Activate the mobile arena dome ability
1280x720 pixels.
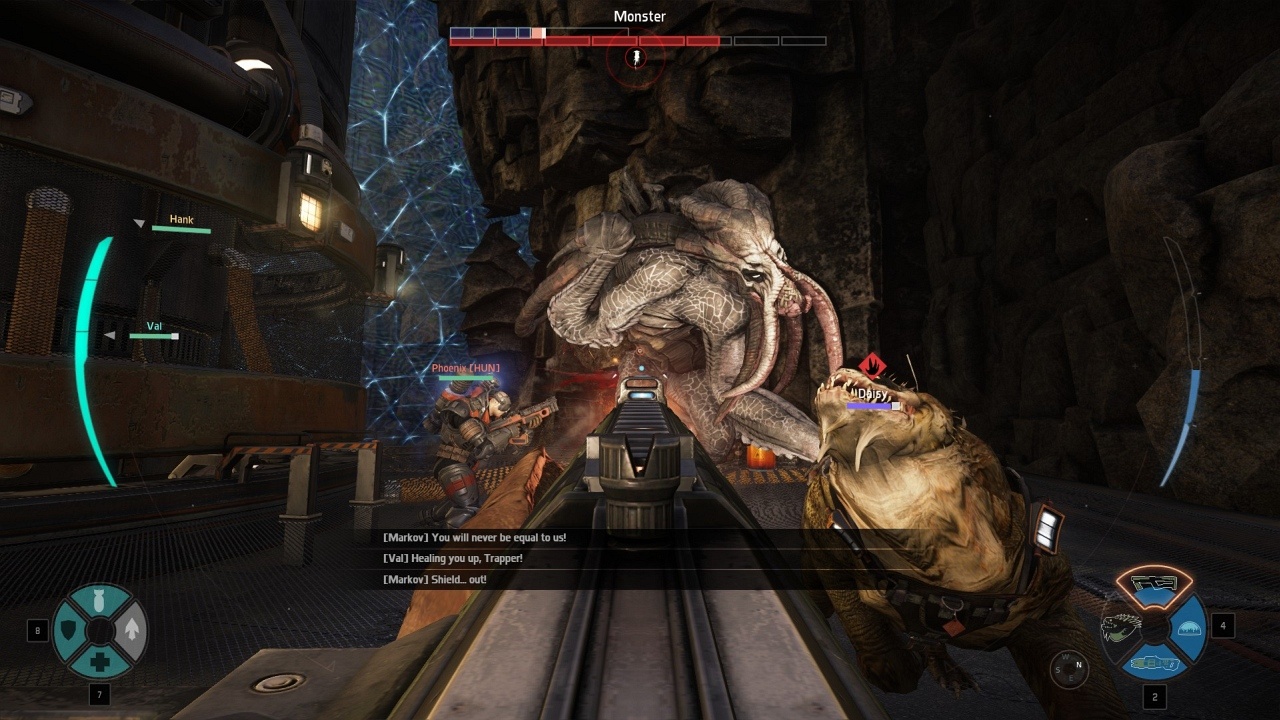1189,628
